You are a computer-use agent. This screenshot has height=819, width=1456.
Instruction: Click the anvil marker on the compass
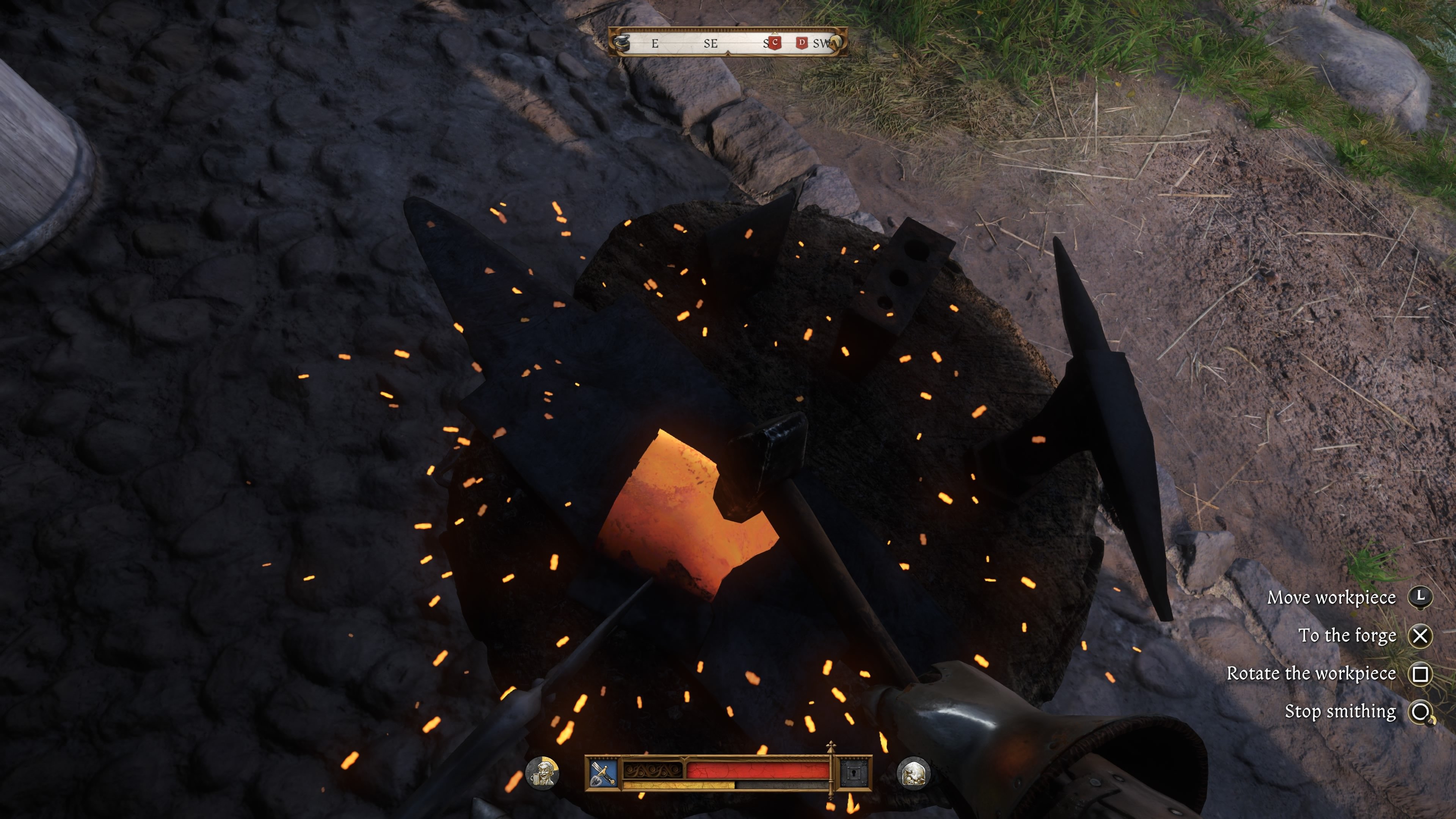(x=622, y=42)
